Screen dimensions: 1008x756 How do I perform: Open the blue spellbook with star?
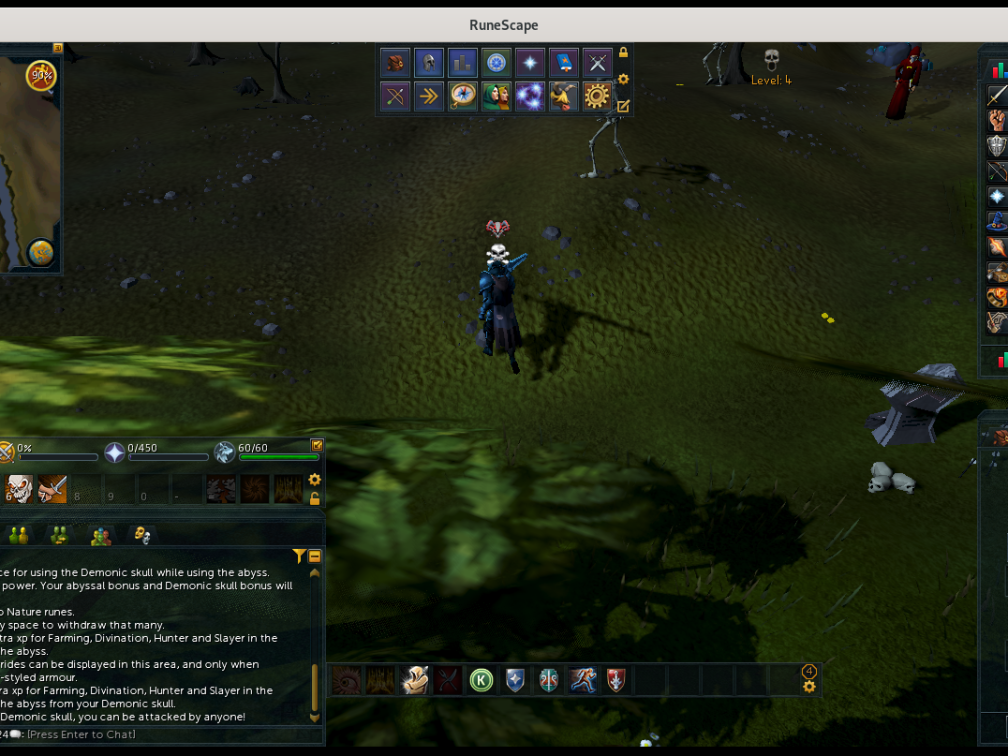click(563, 63)
